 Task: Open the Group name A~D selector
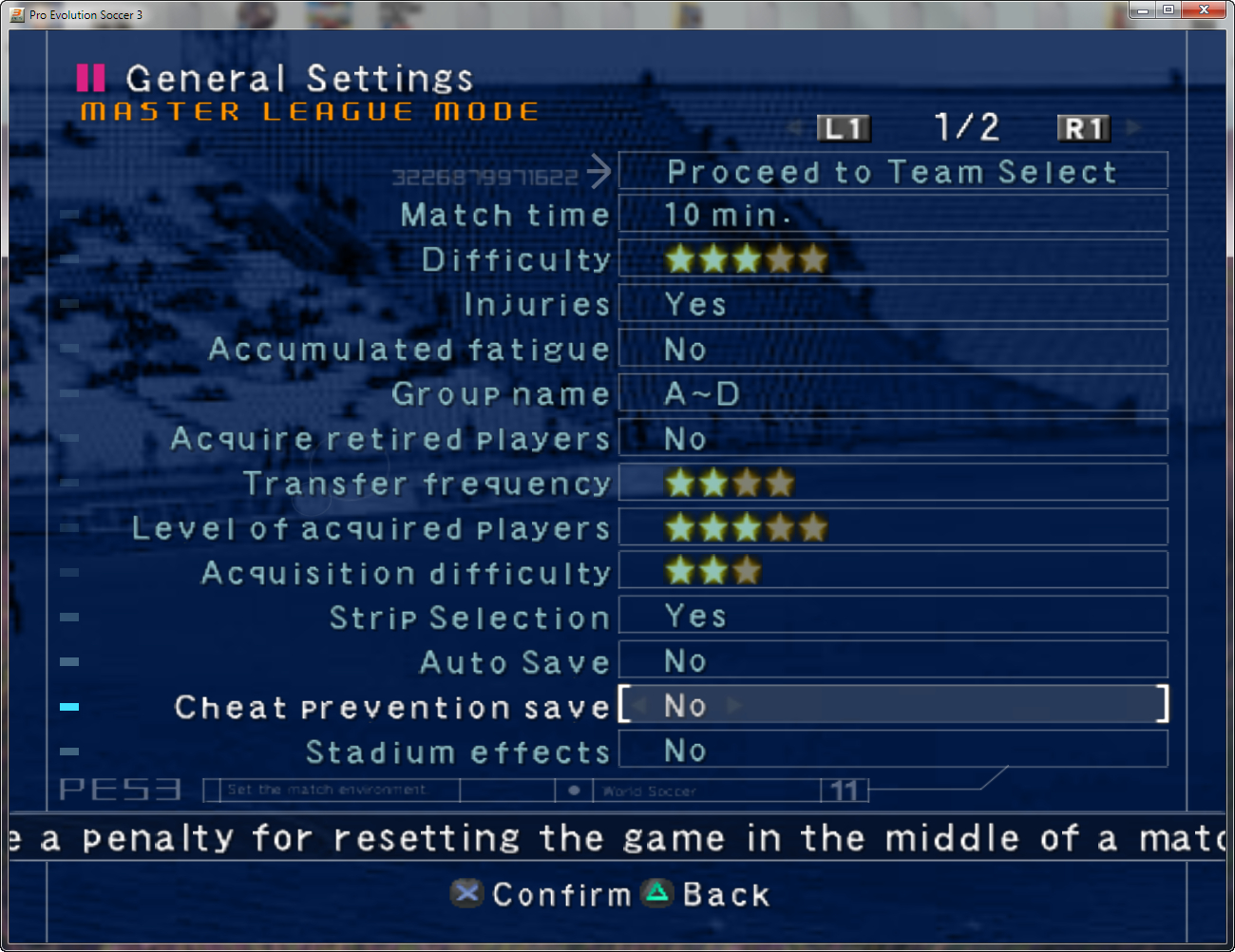[x=893, y=392]
